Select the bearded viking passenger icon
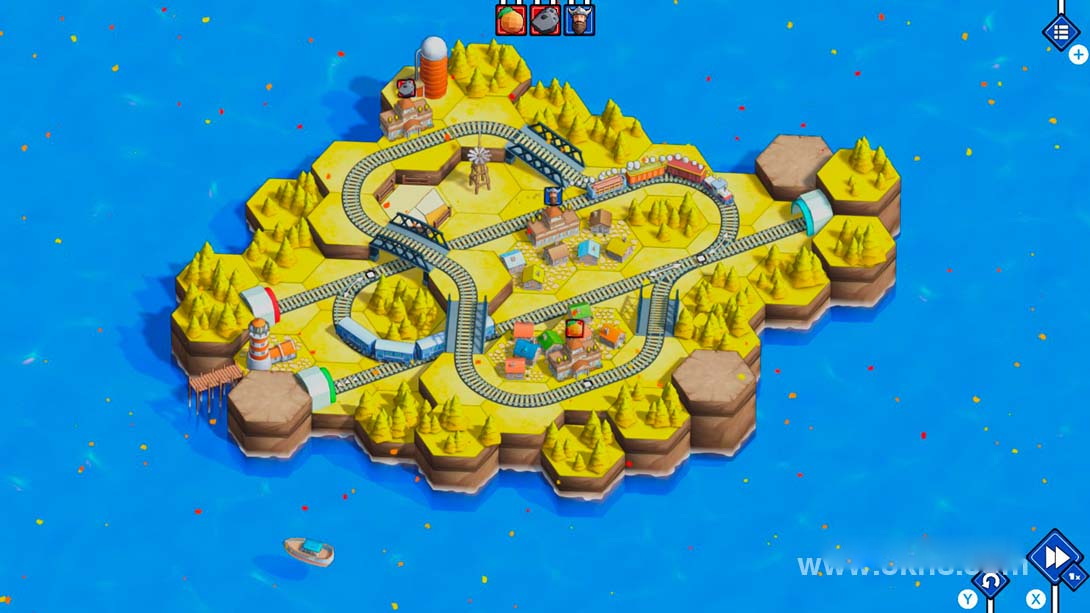This screenshot has height=613, width=1090. (579, 19)
